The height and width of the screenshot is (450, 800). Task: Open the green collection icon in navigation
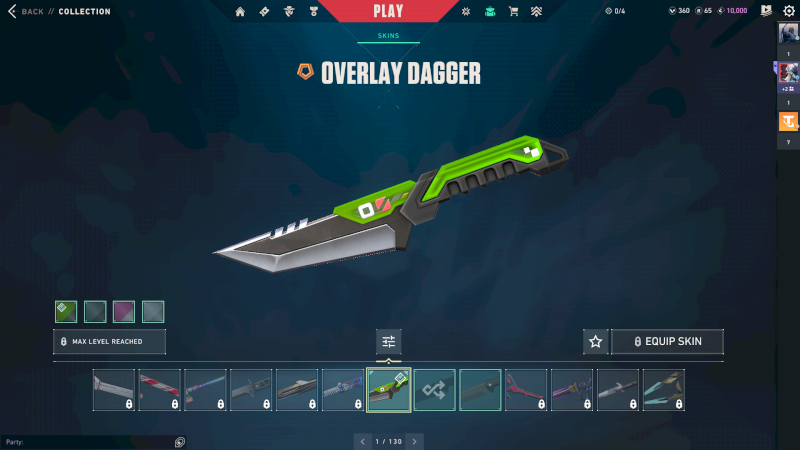click(489, 12)
